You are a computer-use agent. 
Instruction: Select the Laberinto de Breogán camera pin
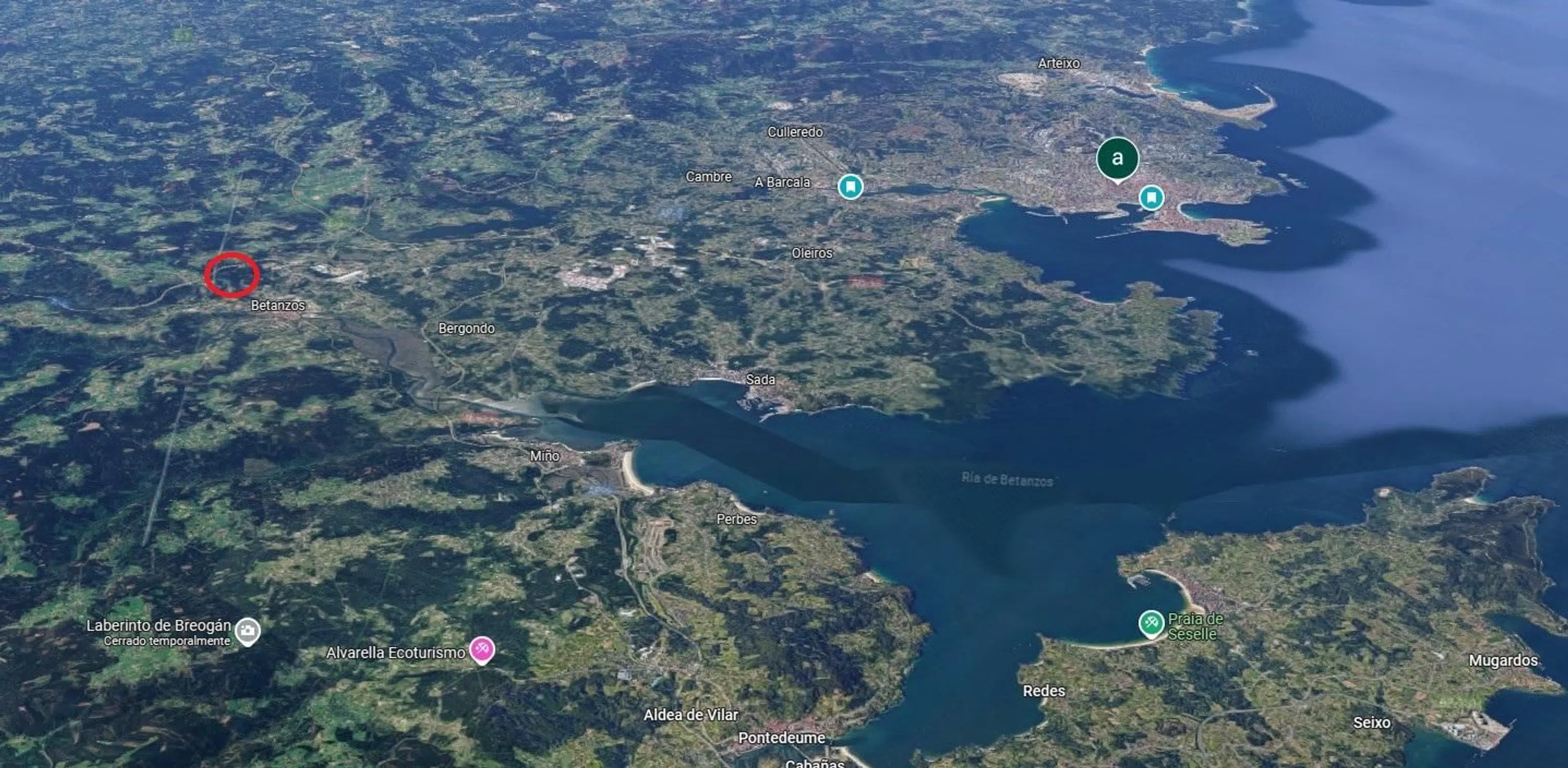coord(247,631)
